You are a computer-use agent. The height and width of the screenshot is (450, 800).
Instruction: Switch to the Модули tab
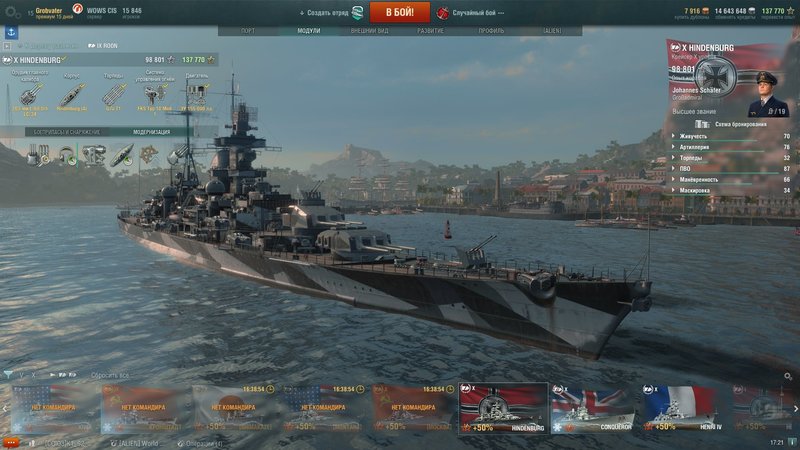(x=309, y=31)
